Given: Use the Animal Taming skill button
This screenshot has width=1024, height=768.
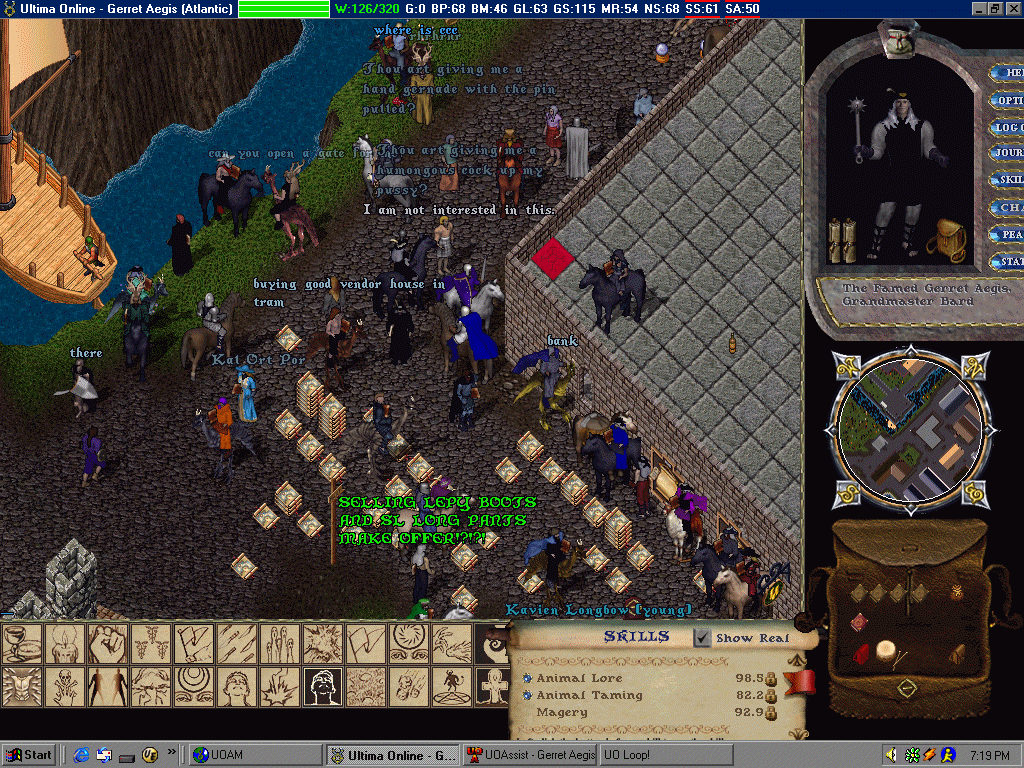Looking at the screenshot, I should click(527, 695).
